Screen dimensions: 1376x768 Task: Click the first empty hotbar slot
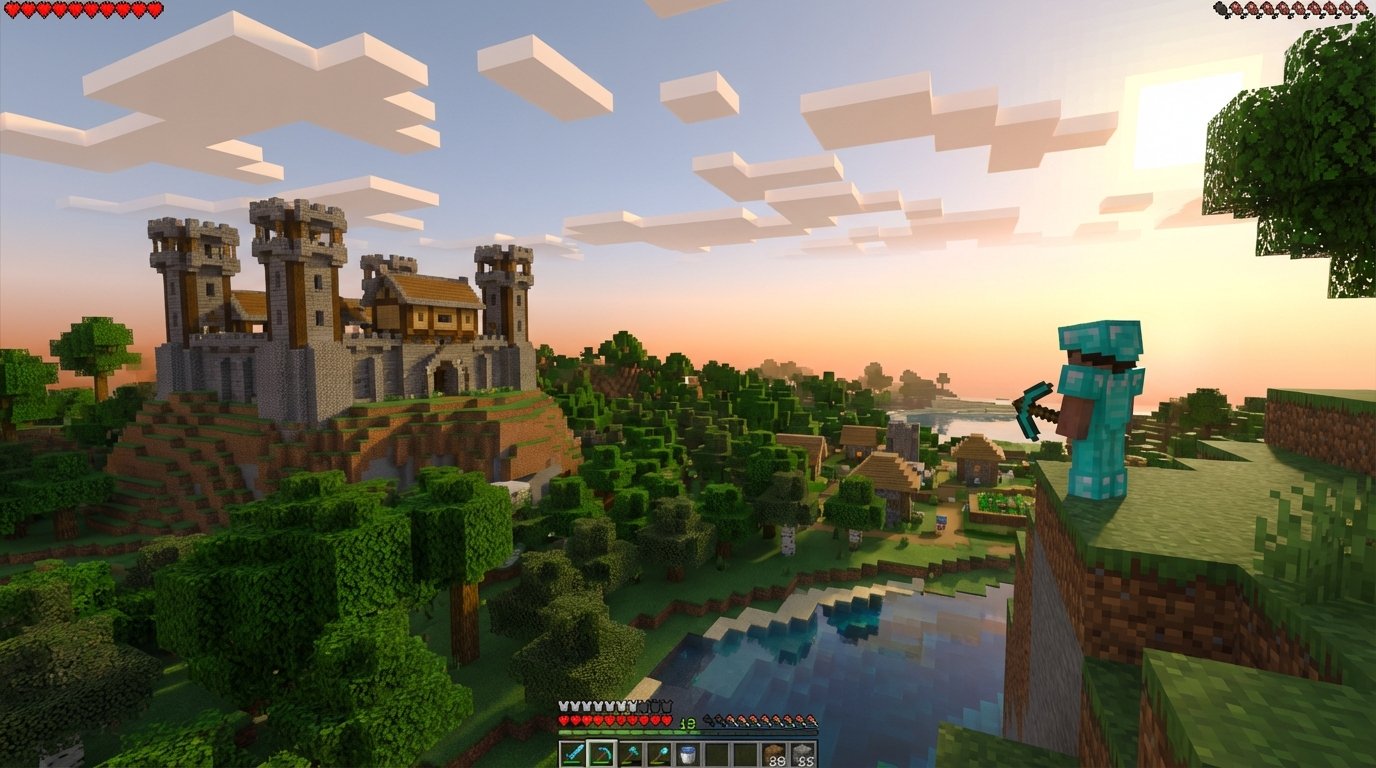717,753
